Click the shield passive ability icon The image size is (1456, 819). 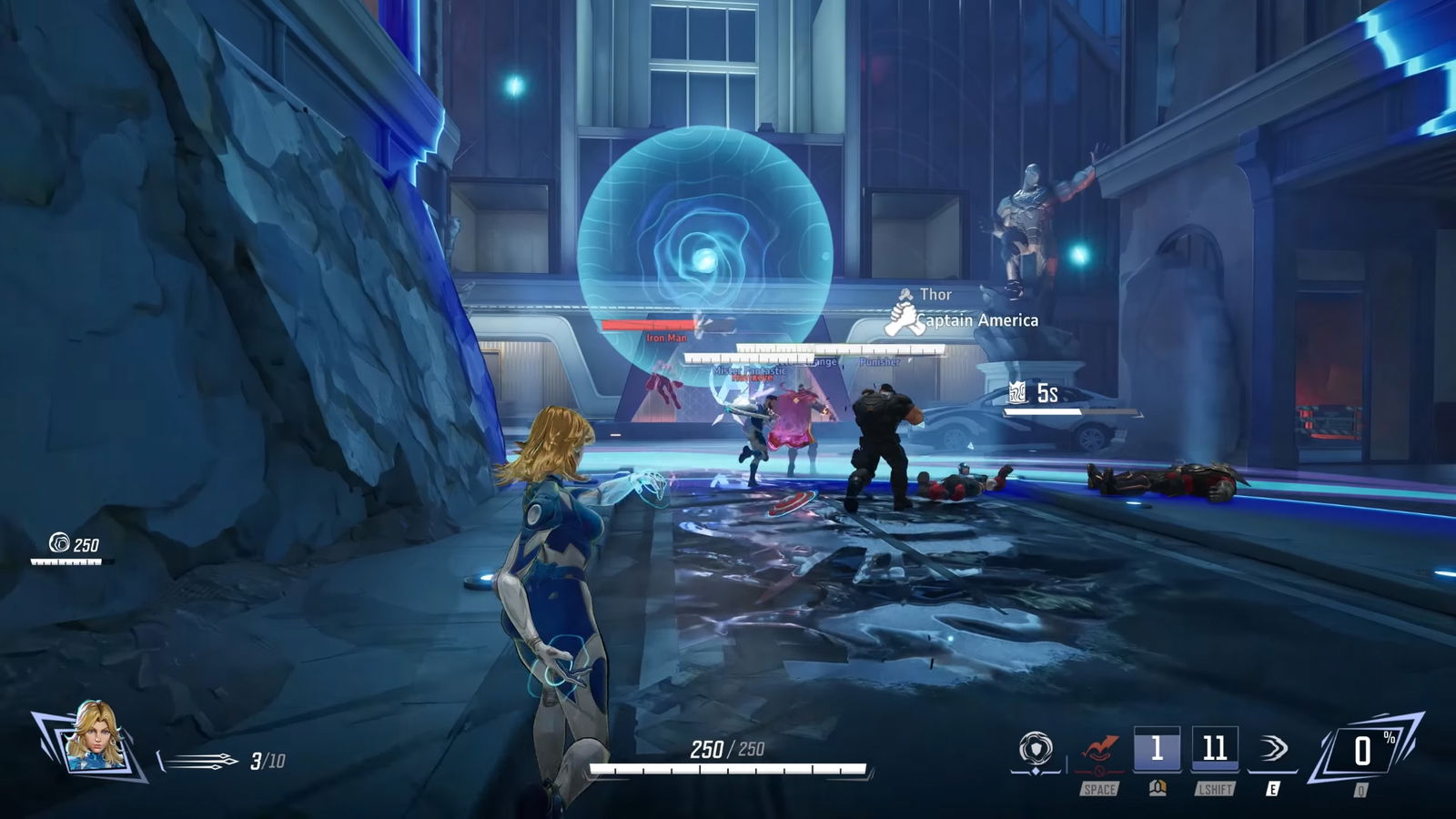(1036, 749)
